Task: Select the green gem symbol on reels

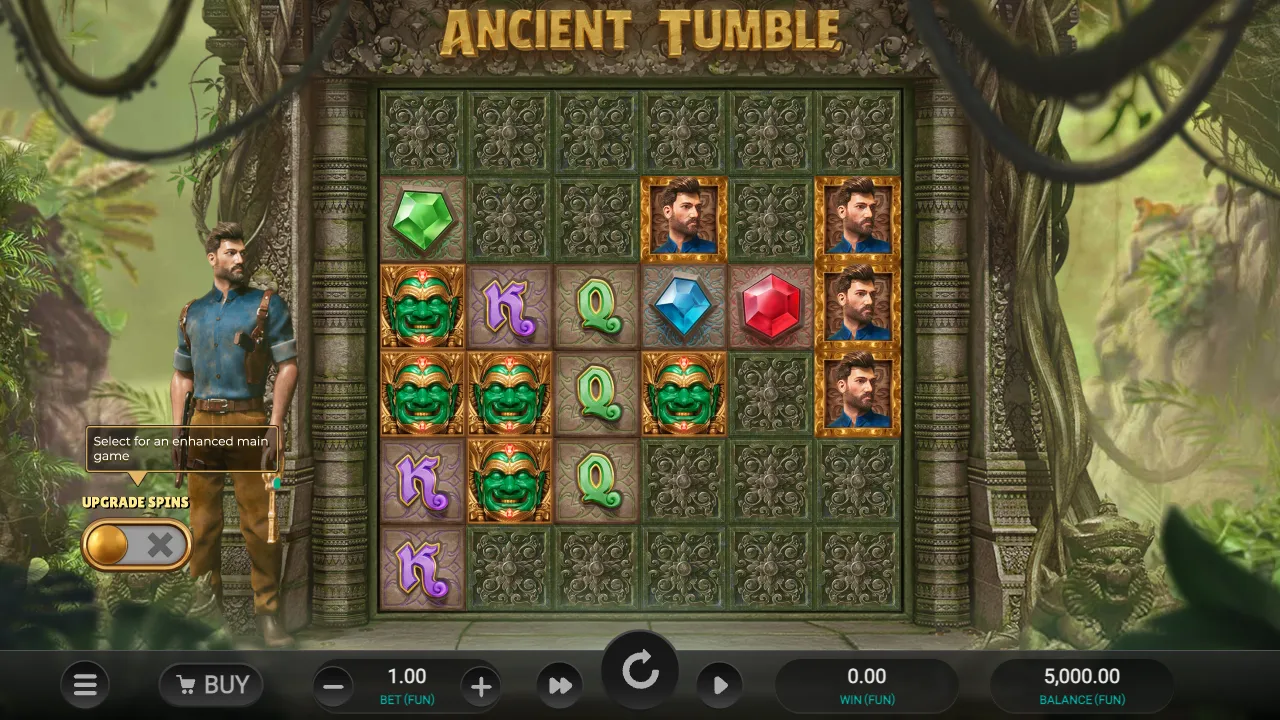Action: [x=421, y=218]
